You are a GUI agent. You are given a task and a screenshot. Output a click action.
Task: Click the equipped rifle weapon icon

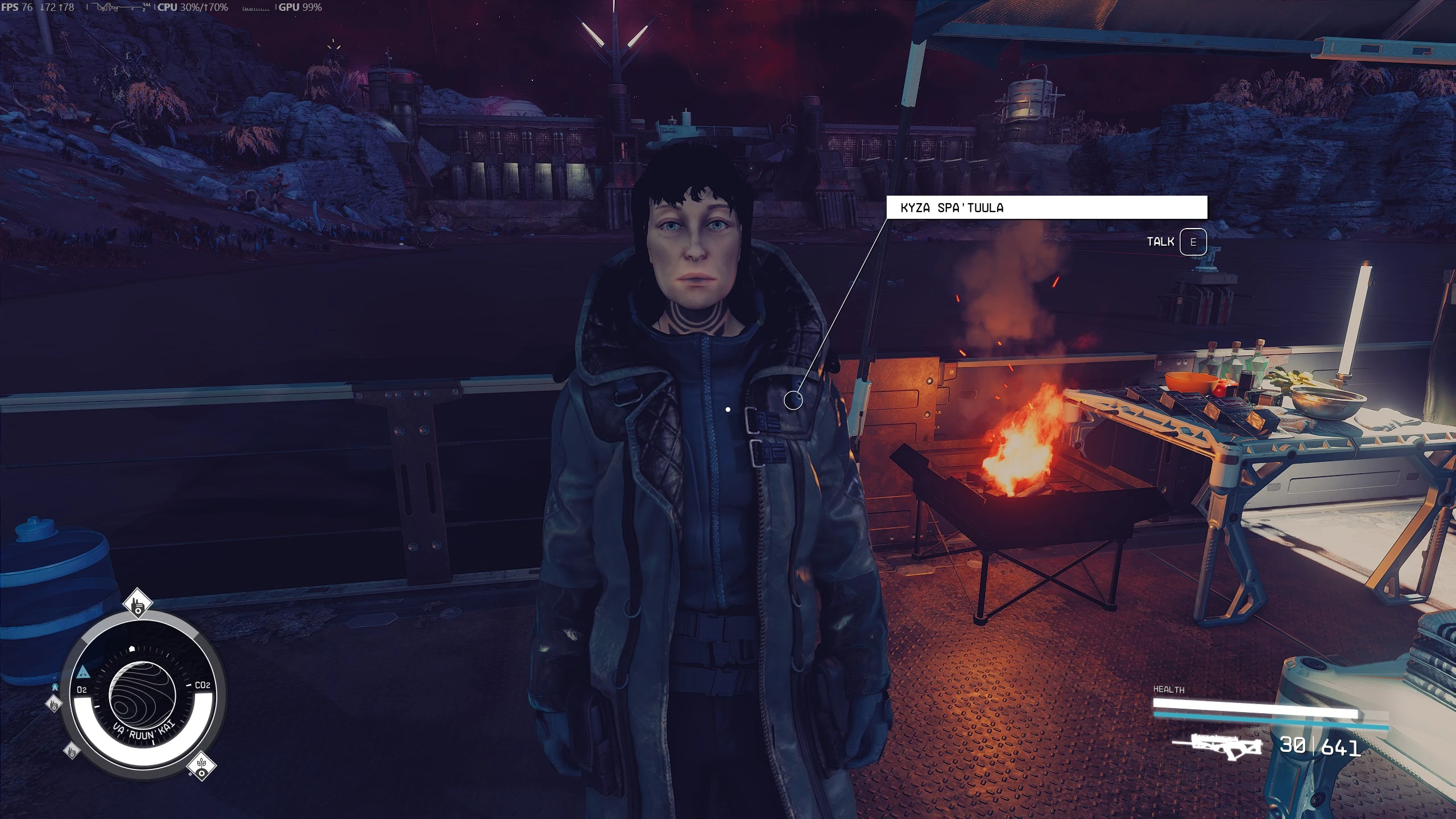tap(1218, 746)
